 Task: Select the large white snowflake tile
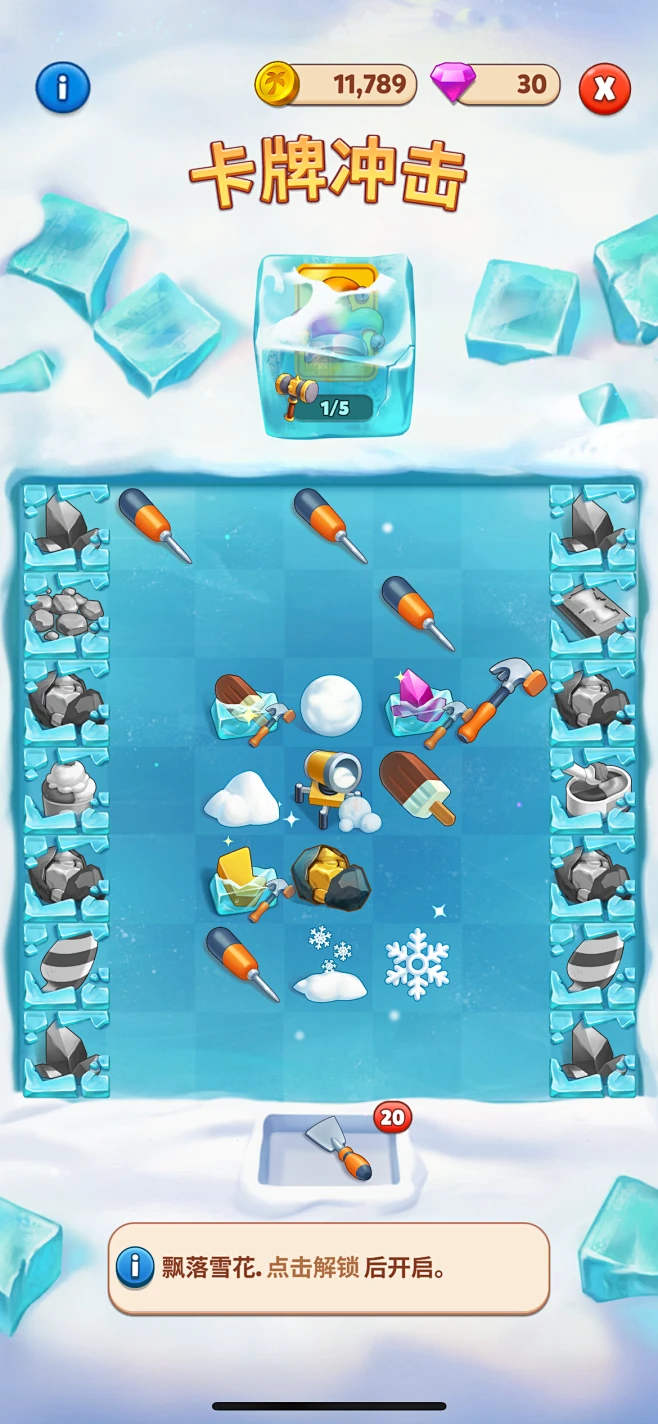point(417,962)
